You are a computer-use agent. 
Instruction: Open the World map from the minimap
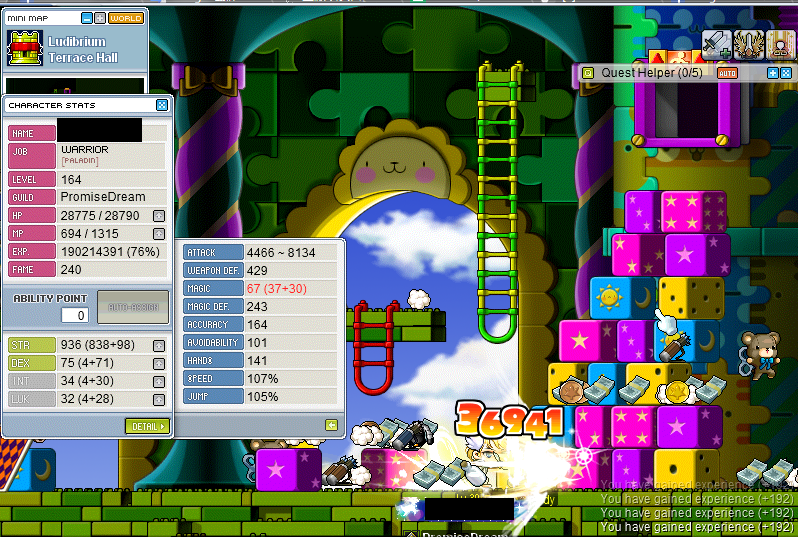click(126, 18)
